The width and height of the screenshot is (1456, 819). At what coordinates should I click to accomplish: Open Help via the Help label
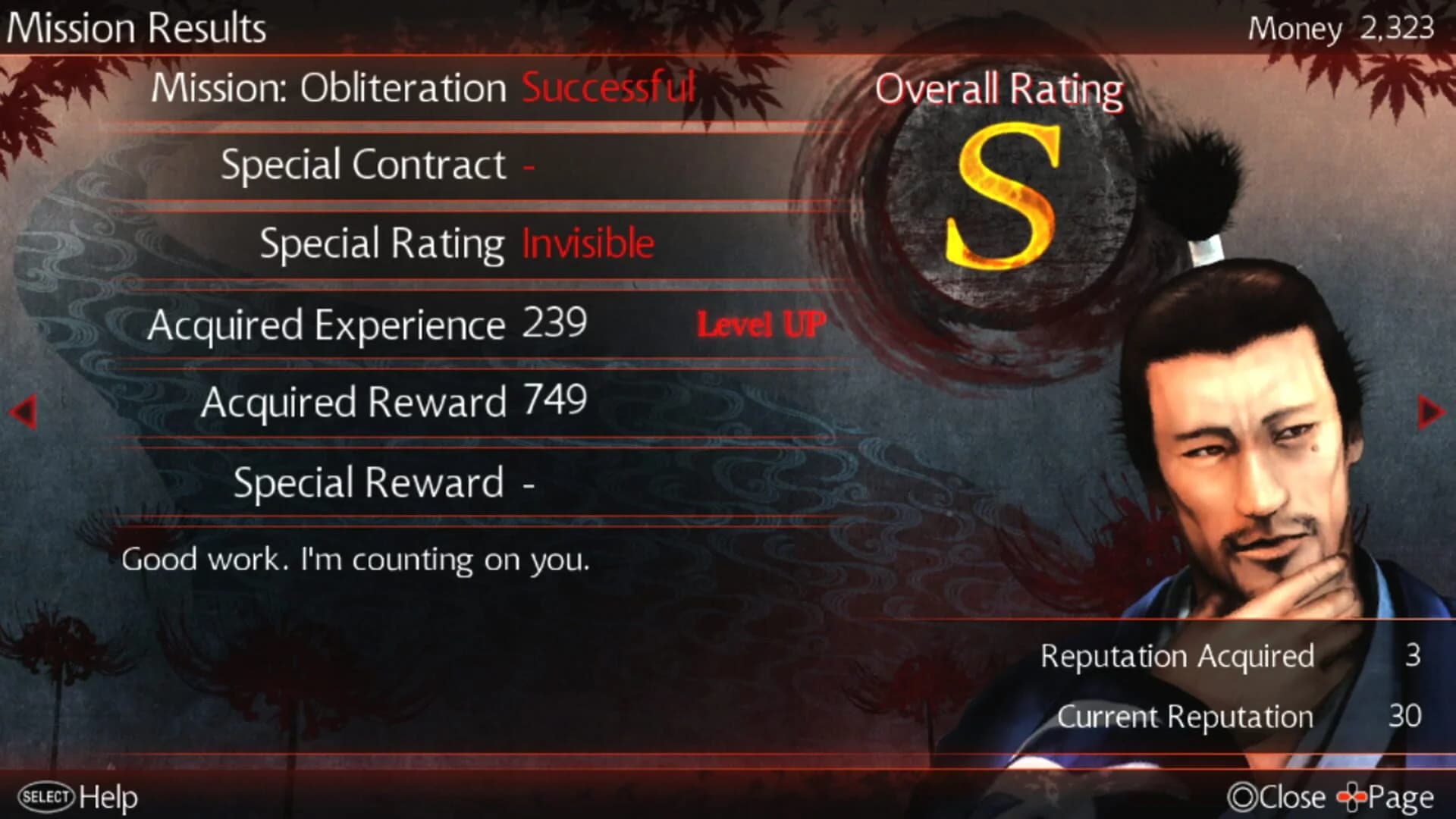106,796
